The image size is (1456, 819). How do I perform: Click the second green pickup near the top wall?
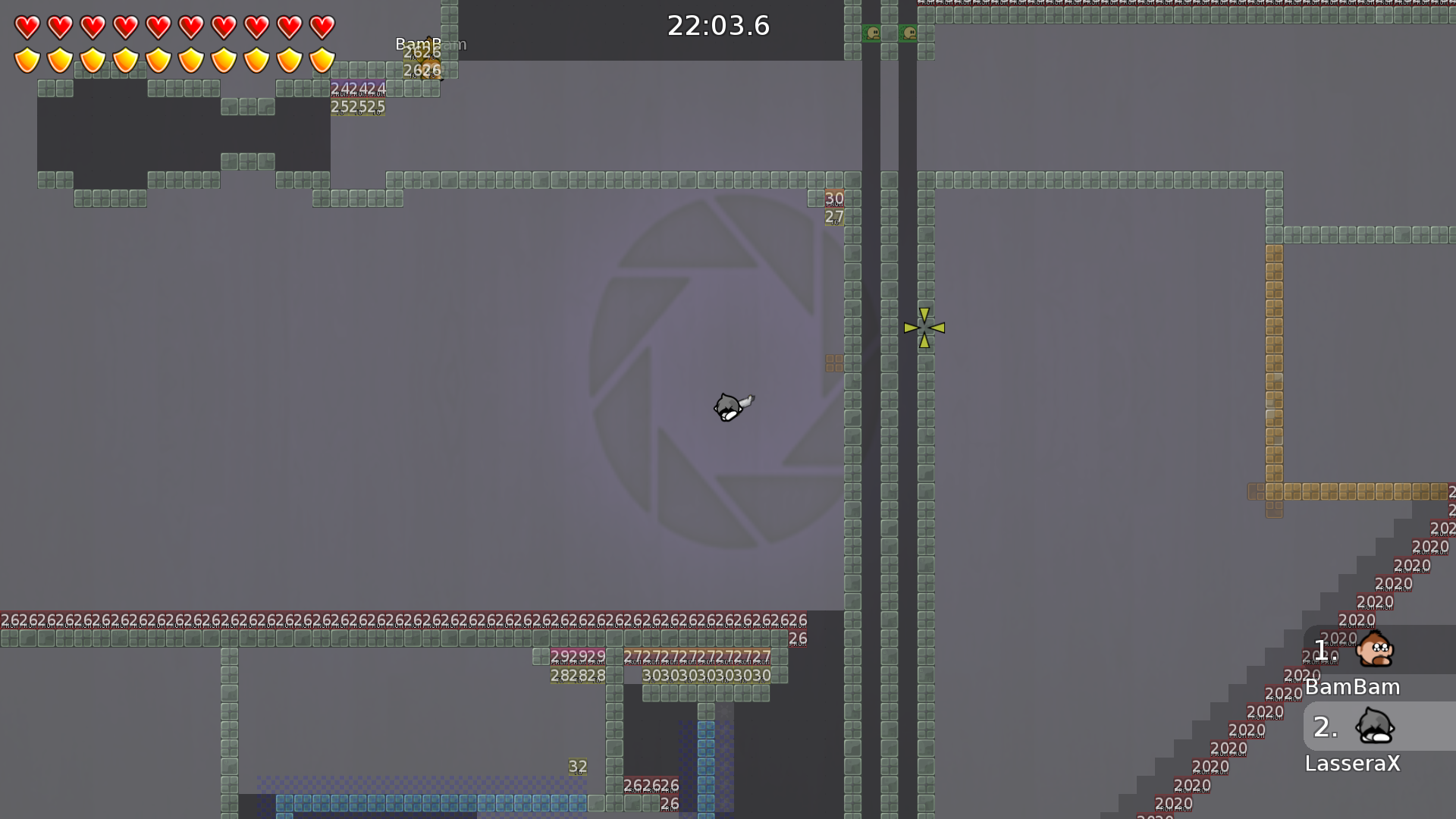click(x=908, y=33)
